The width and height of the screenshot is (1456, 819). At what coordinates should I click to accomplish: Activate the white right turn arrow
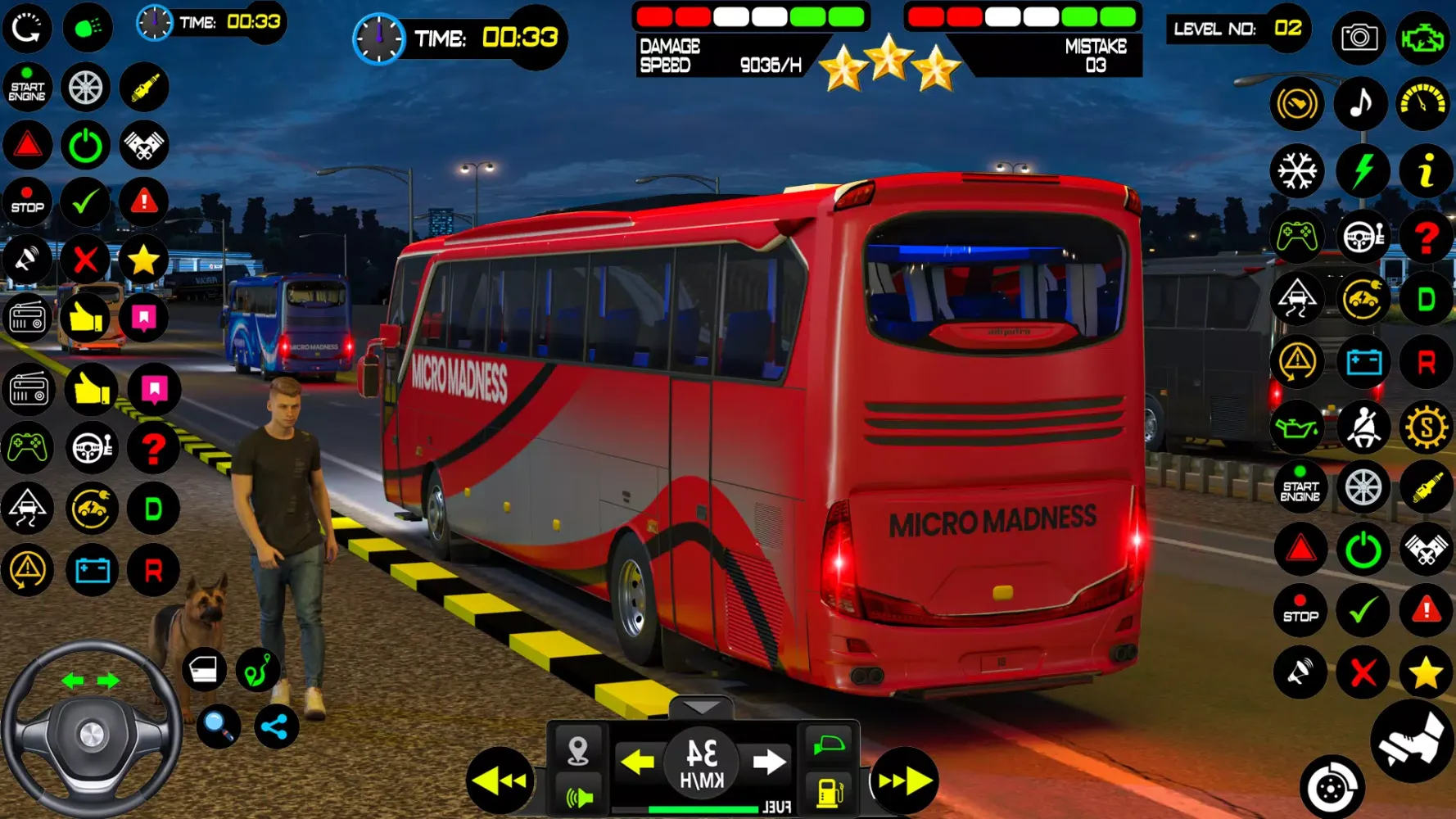pyautogui.click(x=768, y=762)
